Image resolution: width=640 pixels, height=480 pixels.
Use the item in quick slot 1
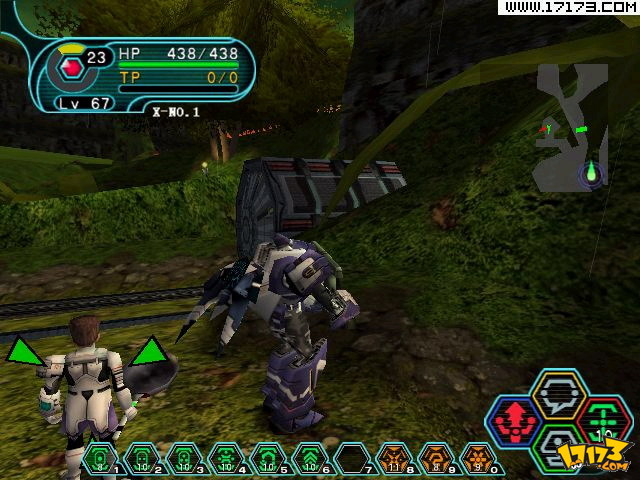pyautogui.click(x=100, y=459)
